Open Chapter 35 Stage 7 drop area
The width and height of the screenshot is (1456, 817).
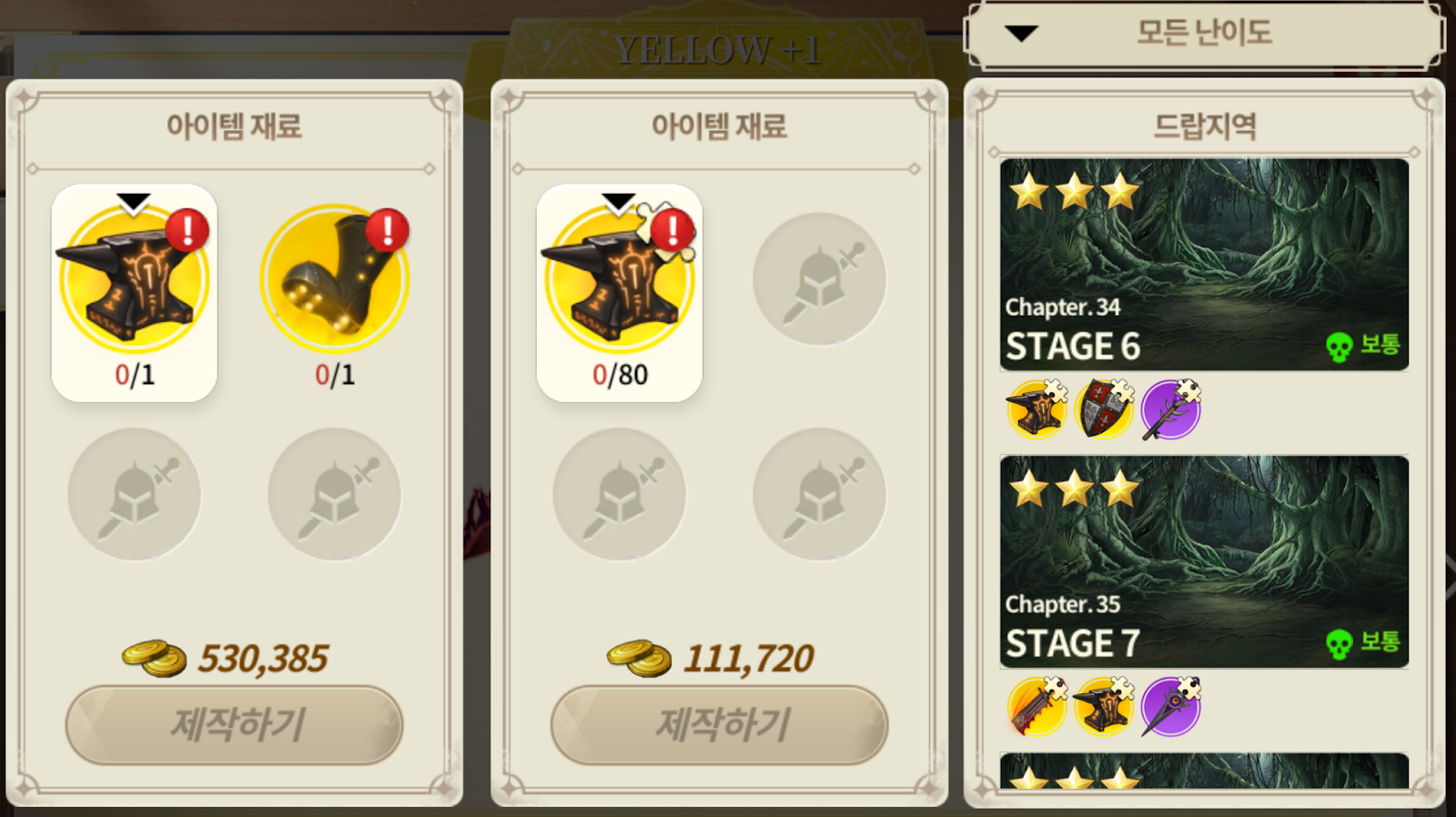click(x=1204, y=561)
